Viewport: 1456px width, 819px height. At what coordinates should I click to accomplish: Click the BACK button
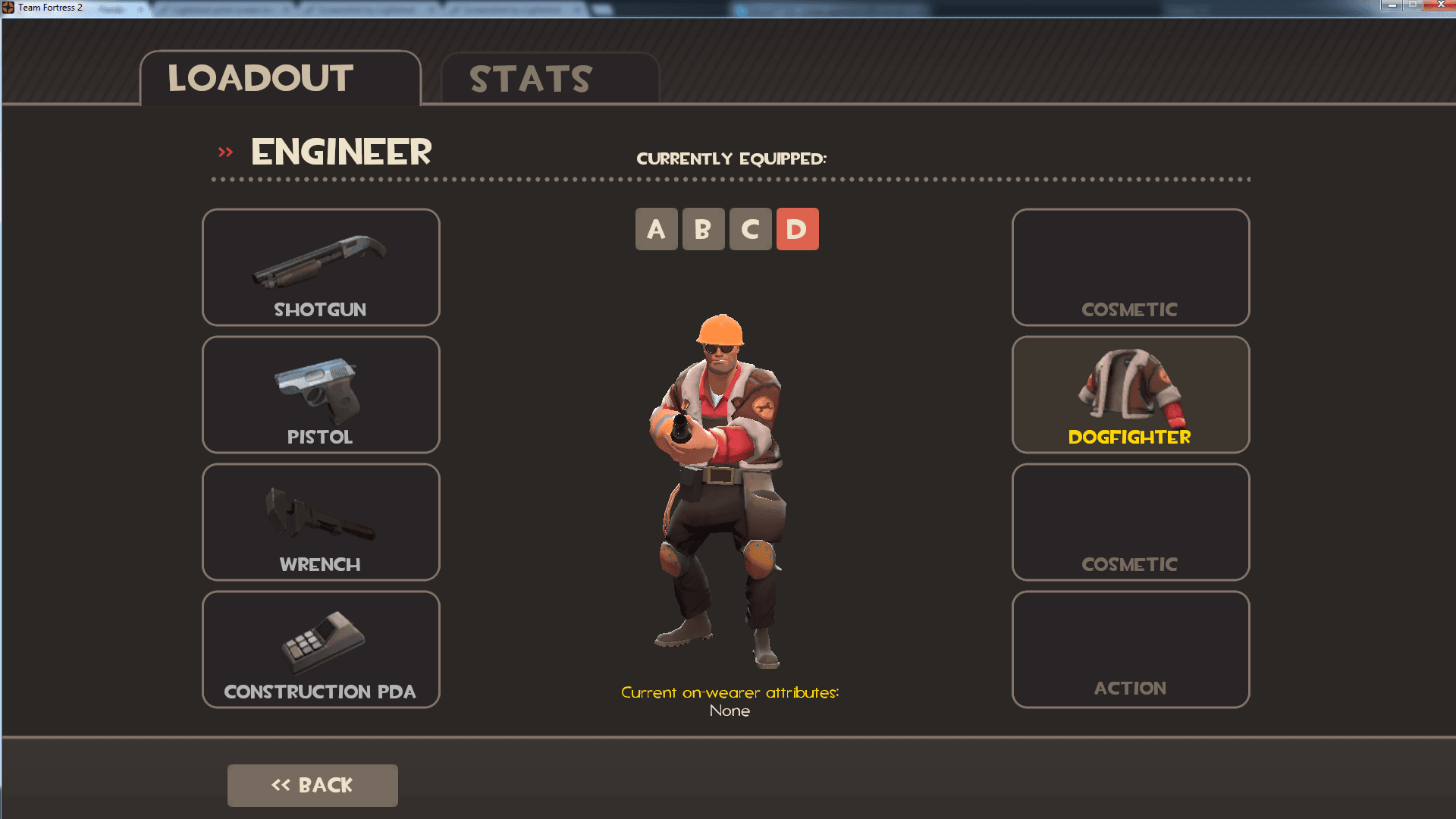[312, 785]
